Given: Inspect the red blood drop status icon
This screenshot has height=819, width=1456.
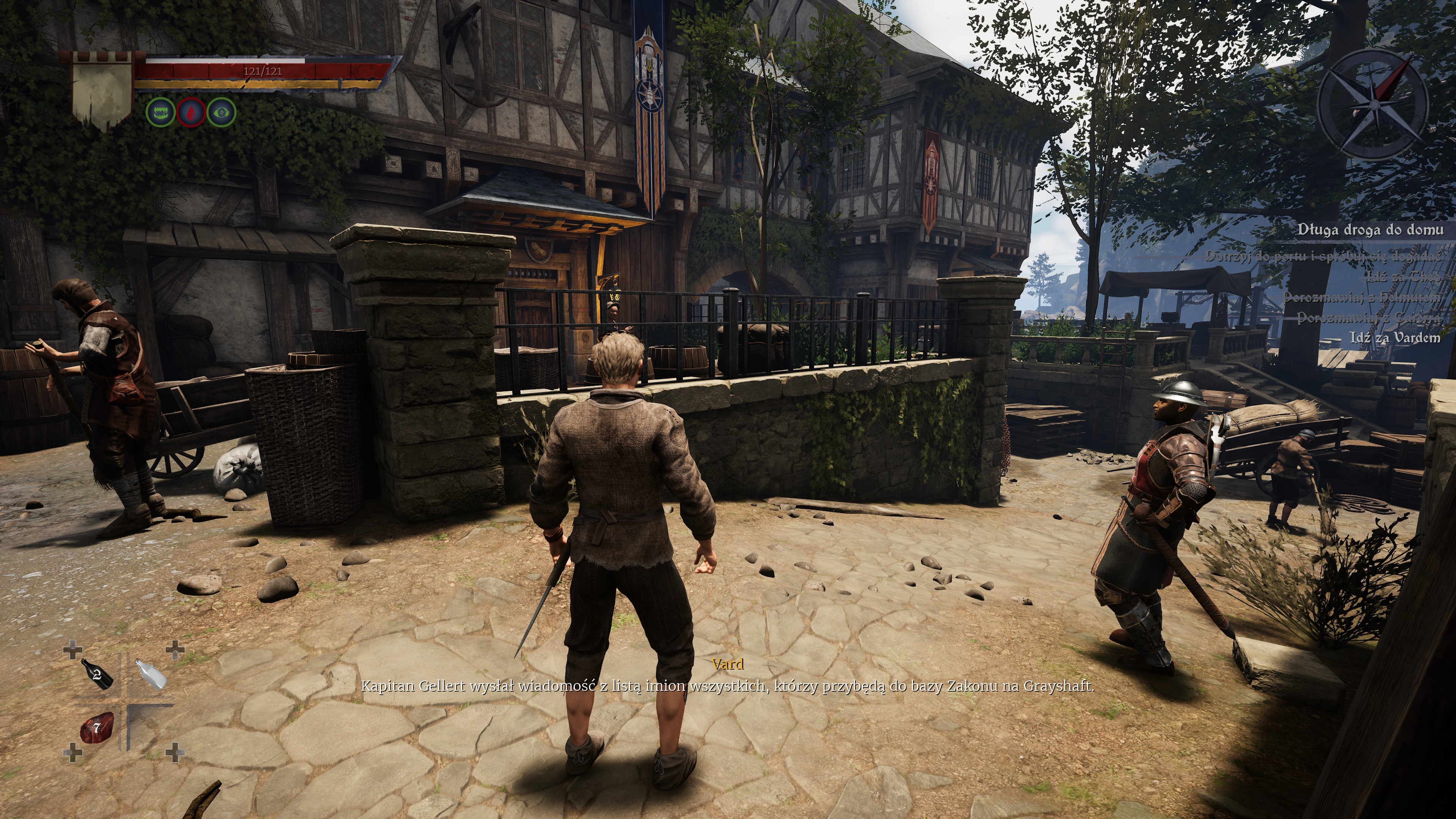Looking at the screenshot, I should click(x=191, y=112).
